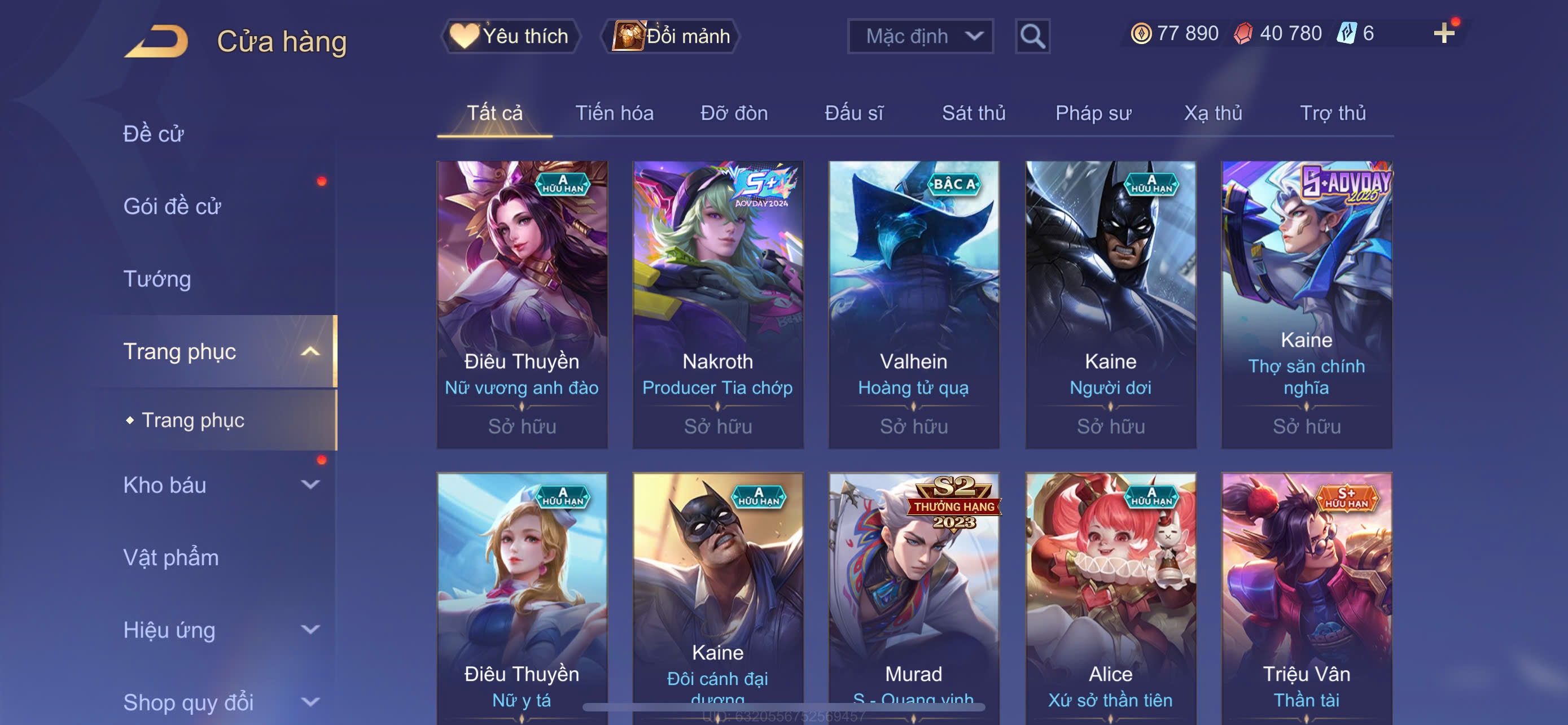Open the Gói đề cử section

pos(172,206)
